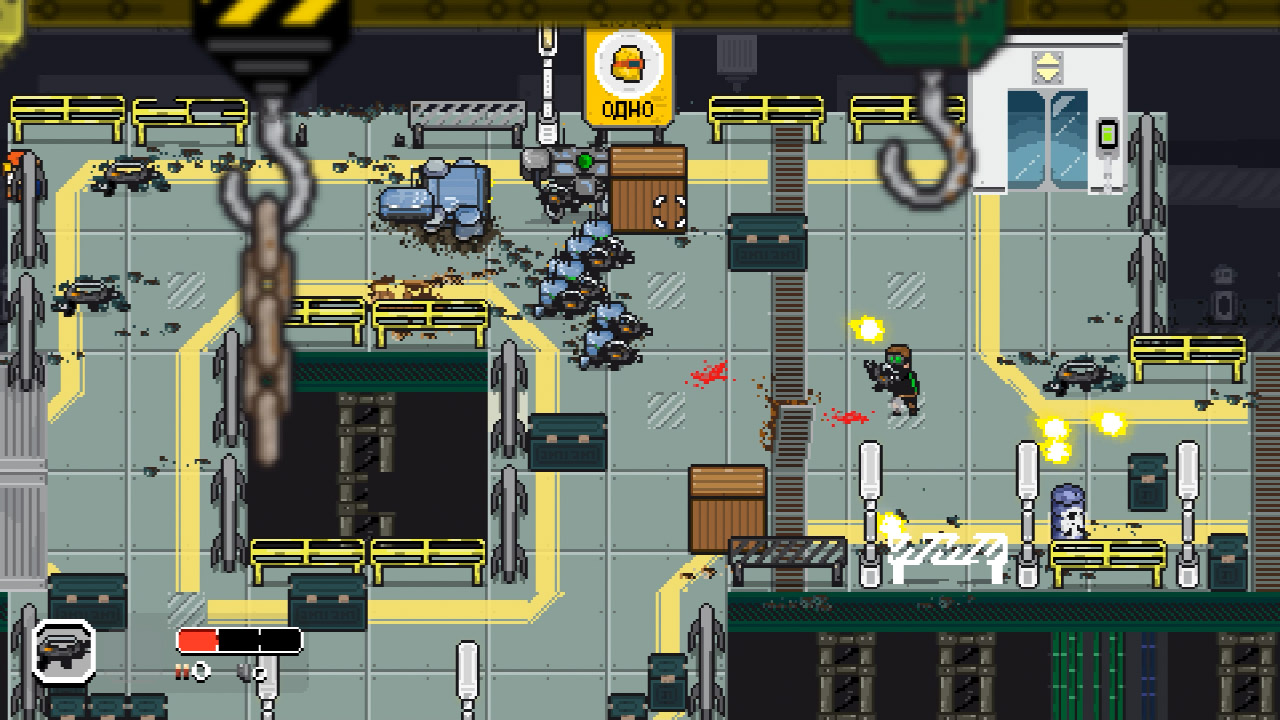Click the grenade count icon near the health bar

pyautogui.click(x=247, y=671)
